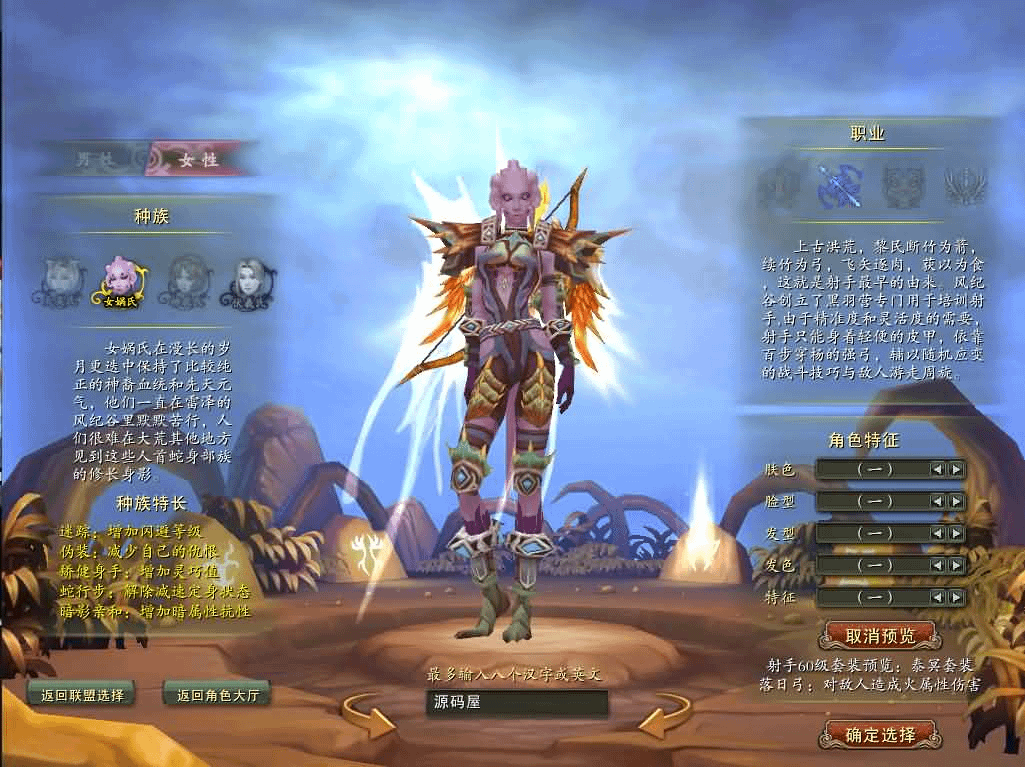Click next arrow for skin color (肤色)
The width and height of the screenshot is (1025, 767).
pyautogui.click(x=957, y=469)
